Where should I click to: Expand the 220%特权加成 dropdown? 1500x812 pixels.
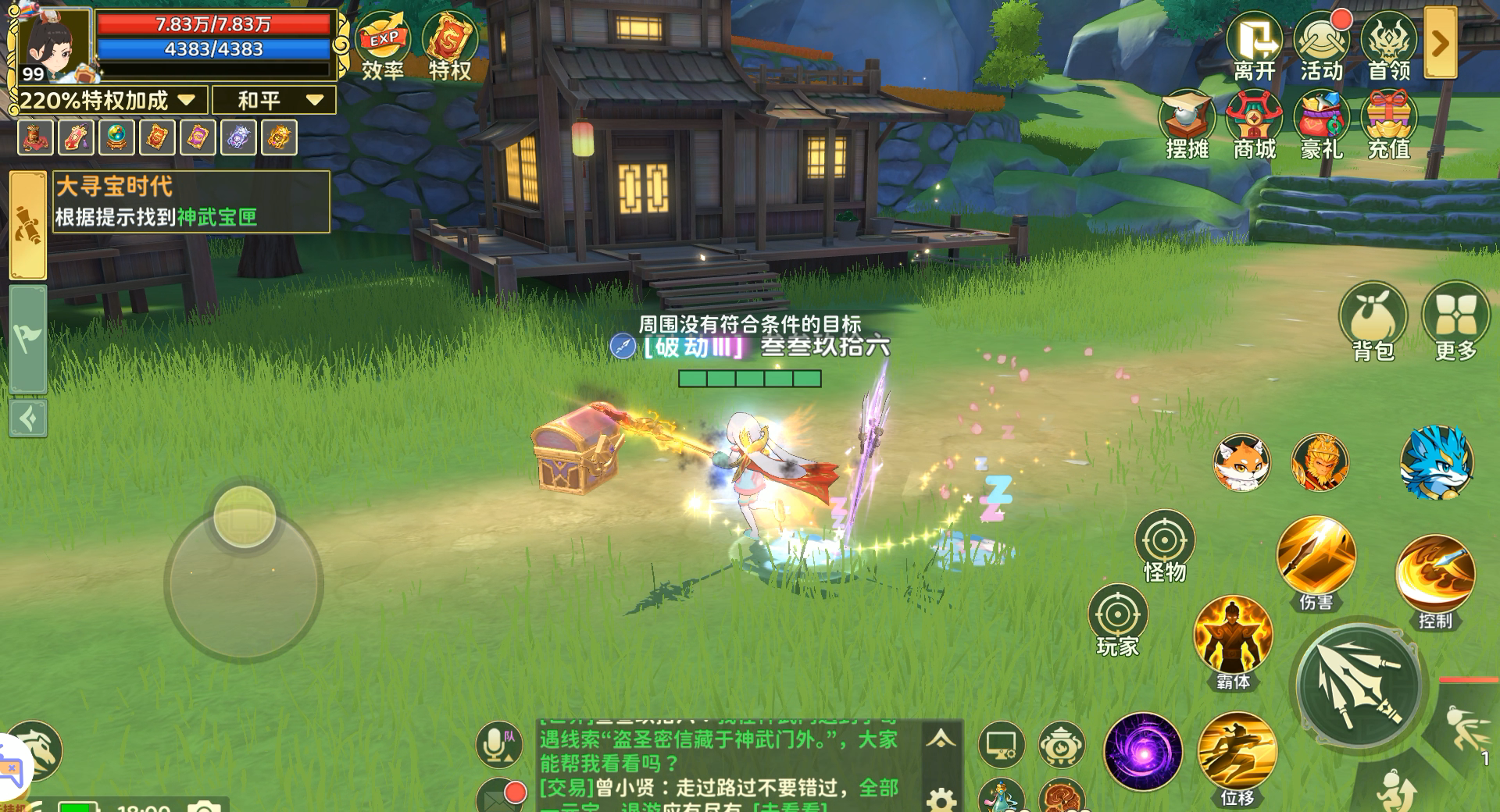[185, 100]
